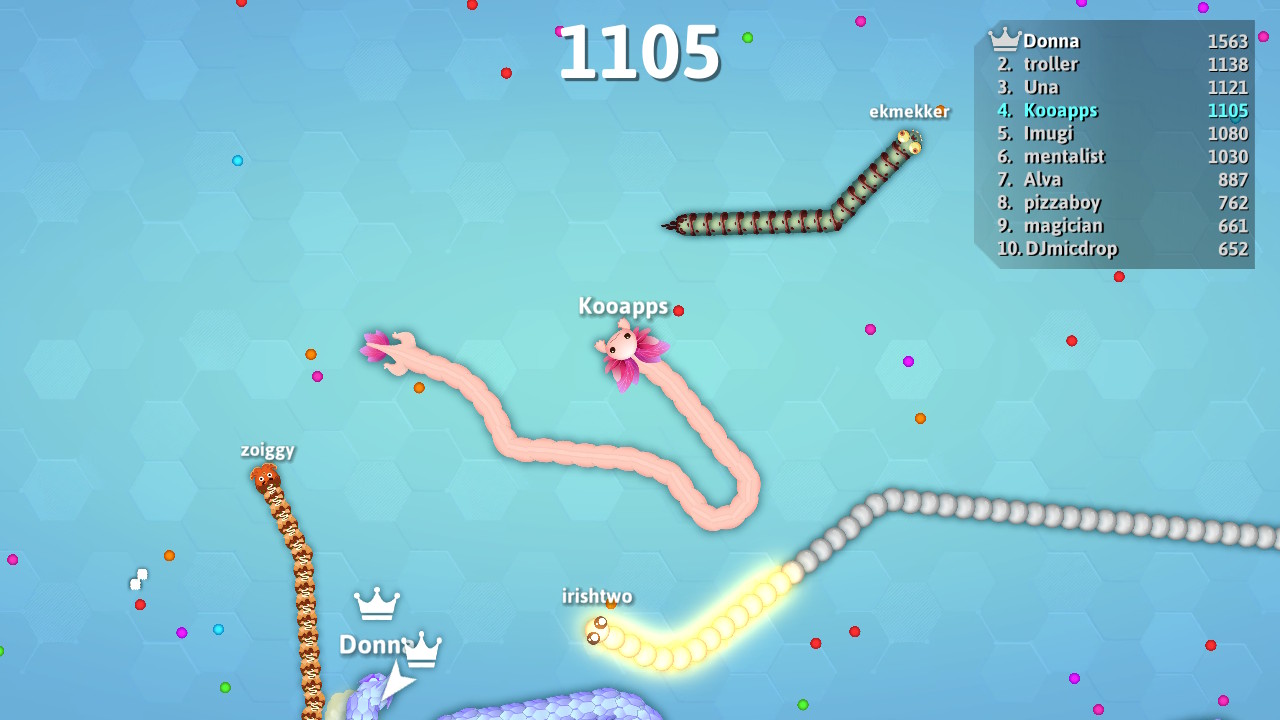1280x720 pixels.
Task: Click the white pixelated sparkle near zoiggy
Action: pyautogui.click(x=139, y=578)
